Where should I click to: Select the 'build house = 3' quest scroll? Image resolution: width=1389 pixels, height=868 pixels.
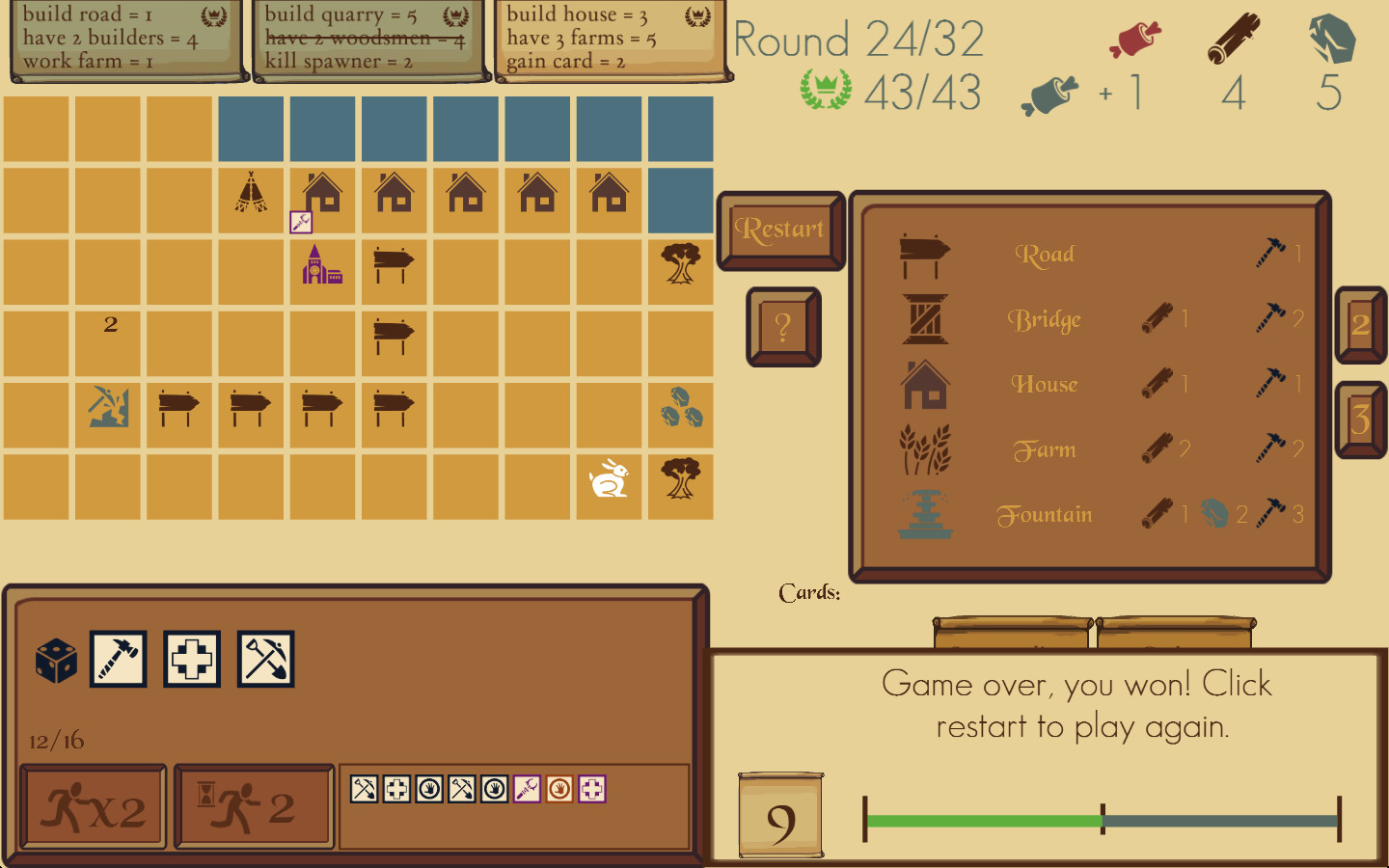click(611, 39)
